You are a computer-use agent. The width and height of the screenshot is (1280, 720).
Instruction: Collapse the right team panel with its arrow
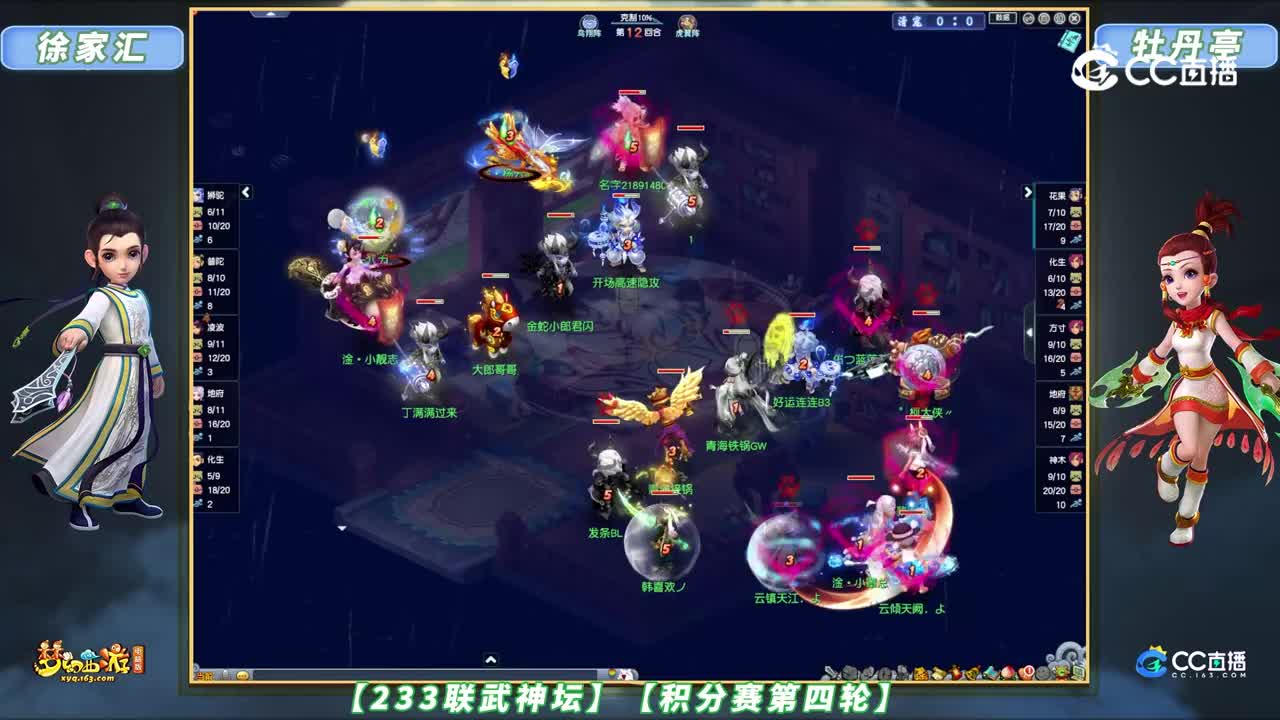(1026, 193)
